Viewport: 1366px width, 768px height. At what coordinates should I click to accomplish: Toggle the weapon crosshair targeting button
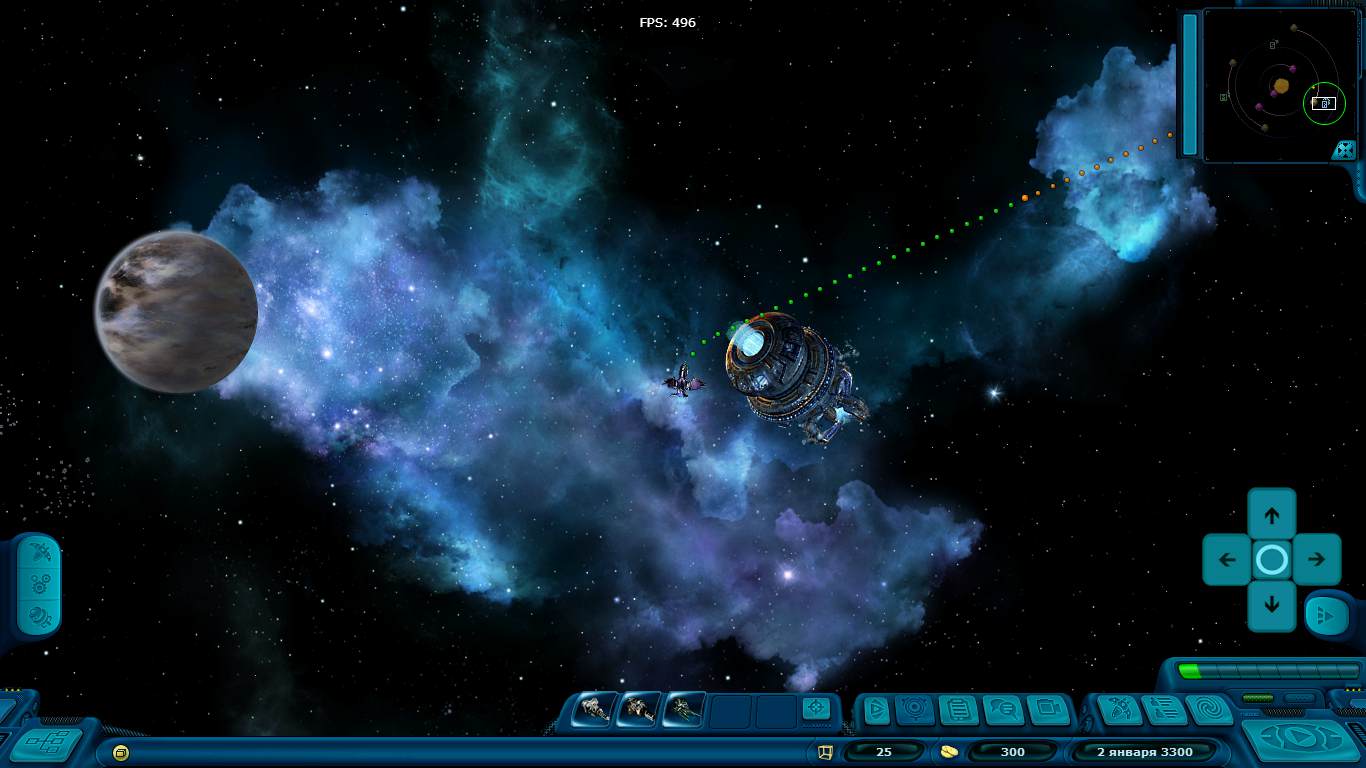(x=816, y=709)
